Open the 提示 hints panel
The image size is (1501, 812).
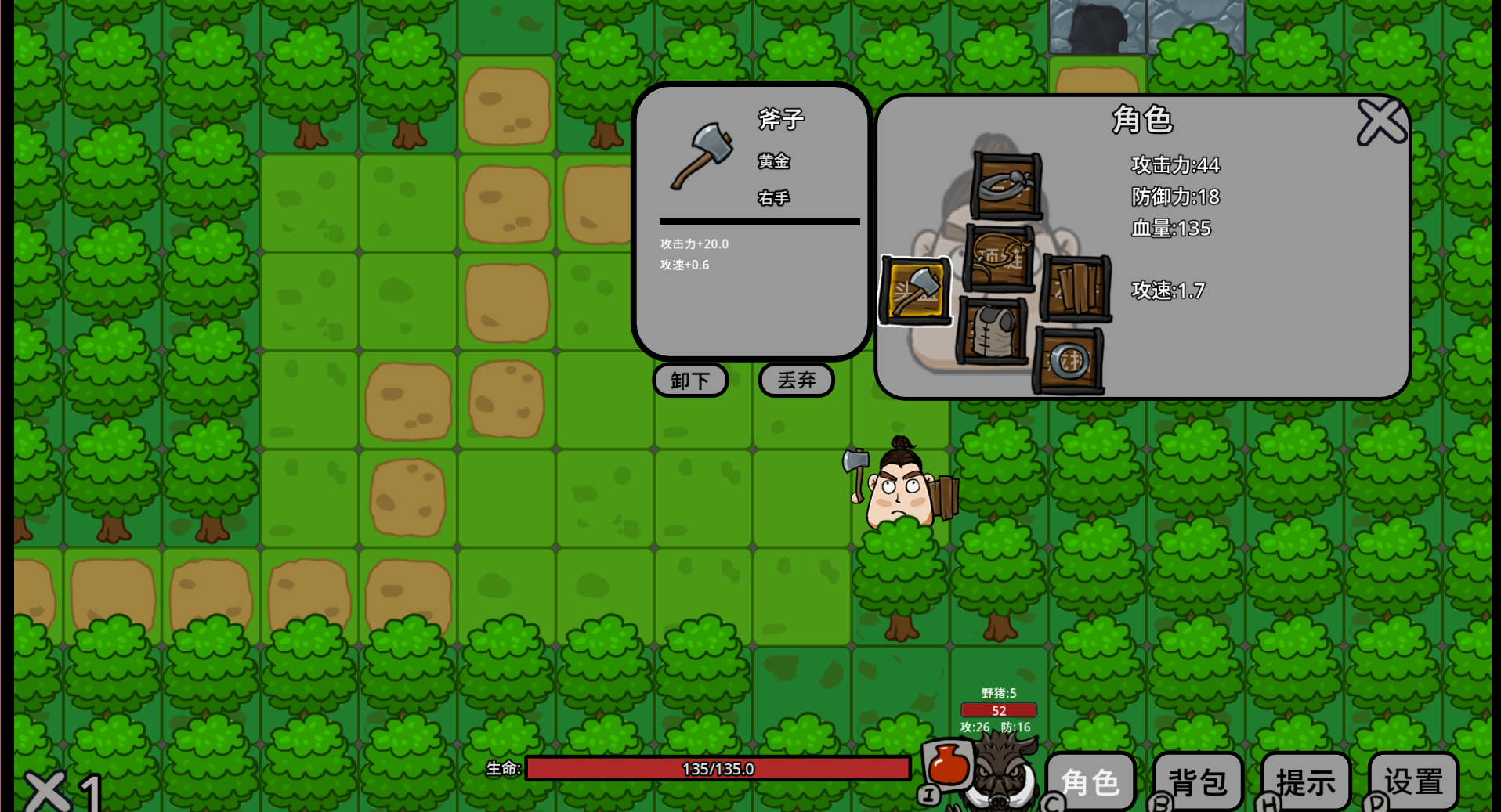[x=1305, y=780]
